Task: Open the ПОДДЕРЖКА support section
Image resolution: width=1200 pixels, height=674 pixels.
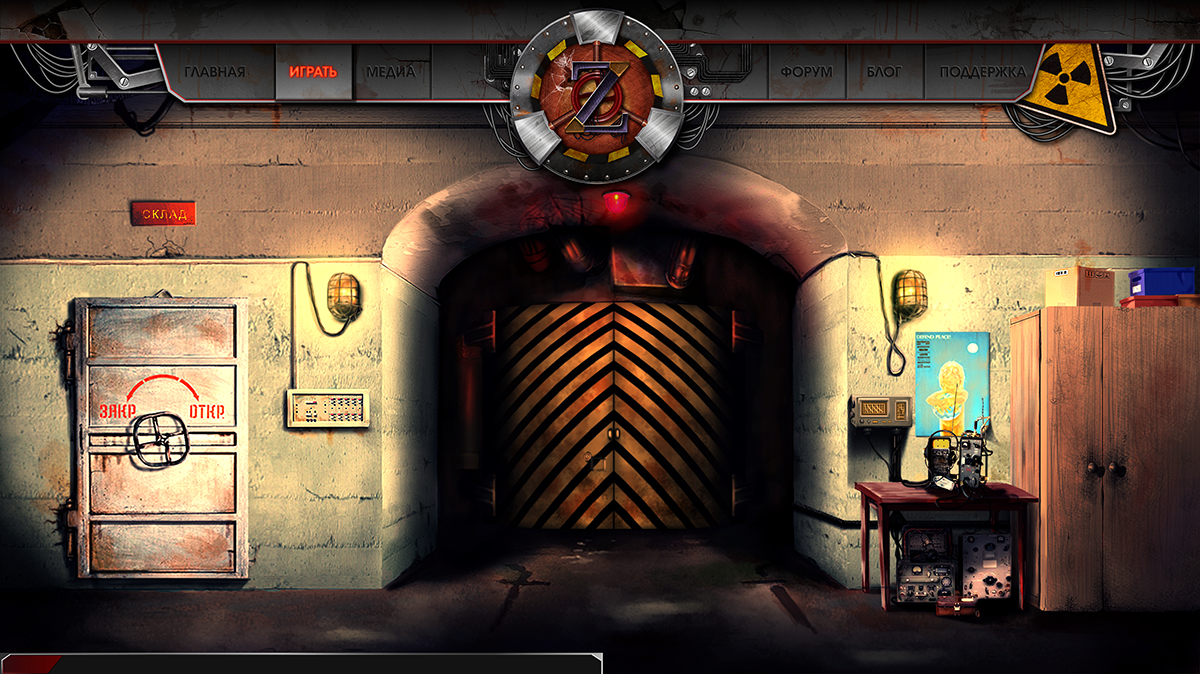Action: 982,72
